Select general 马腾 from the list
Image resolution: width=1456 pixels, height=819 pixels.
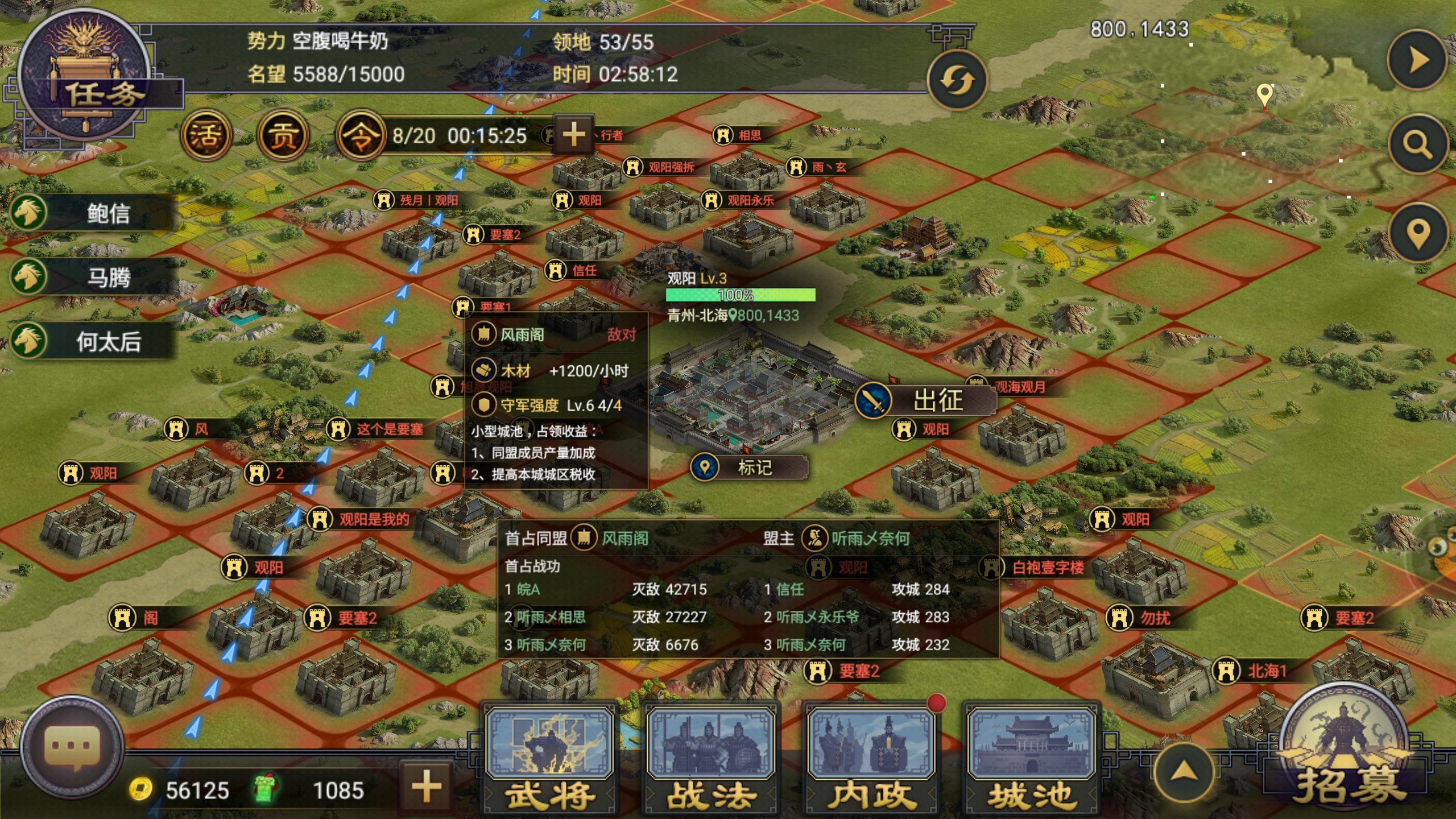(x=91, y=278)
